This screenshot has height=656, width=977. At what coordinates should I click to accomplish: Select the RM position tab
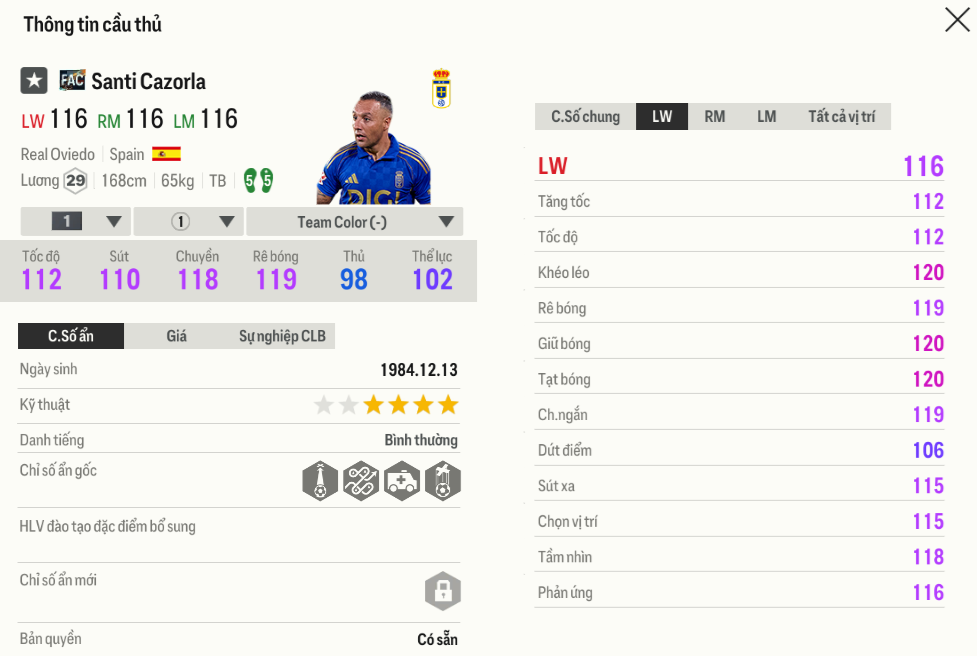[714, 117]
